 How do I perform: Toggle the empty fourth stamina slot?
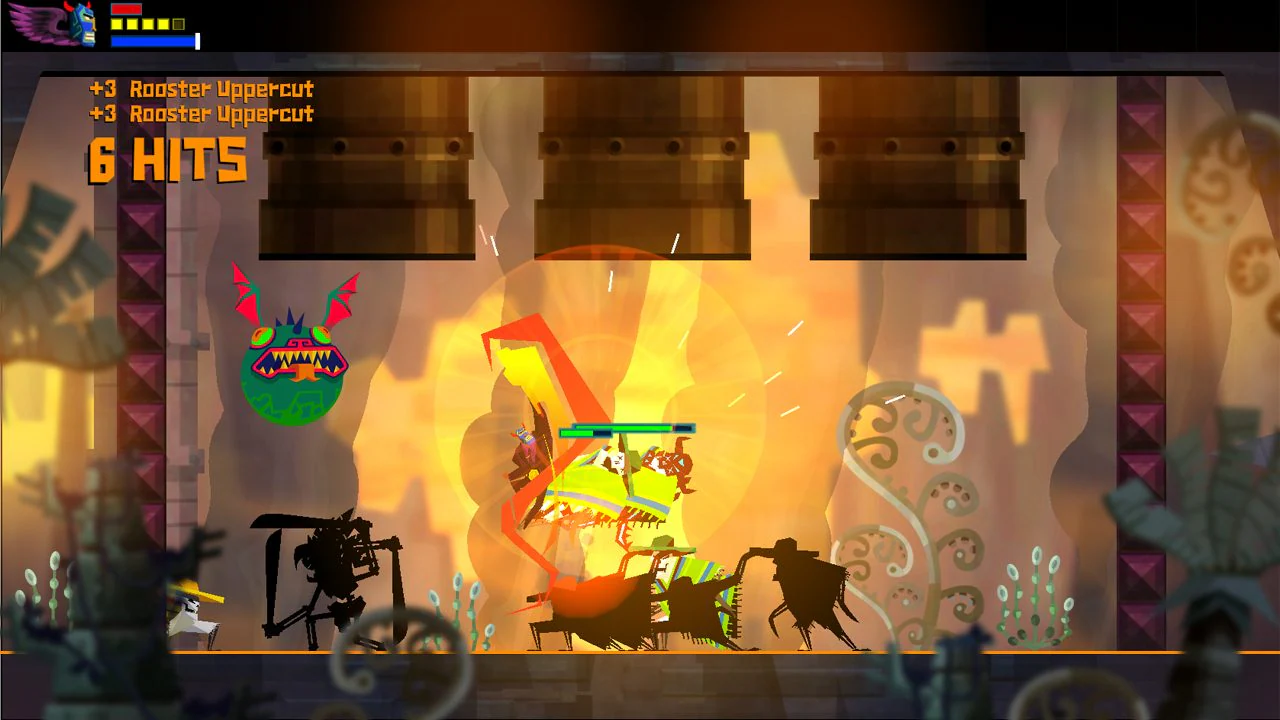coord(180,23)
